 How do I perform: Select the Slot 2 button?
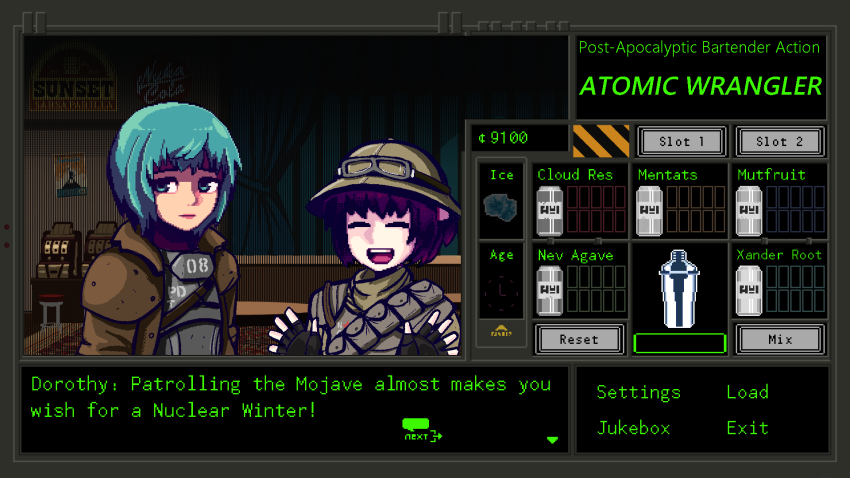click(779, 142)
